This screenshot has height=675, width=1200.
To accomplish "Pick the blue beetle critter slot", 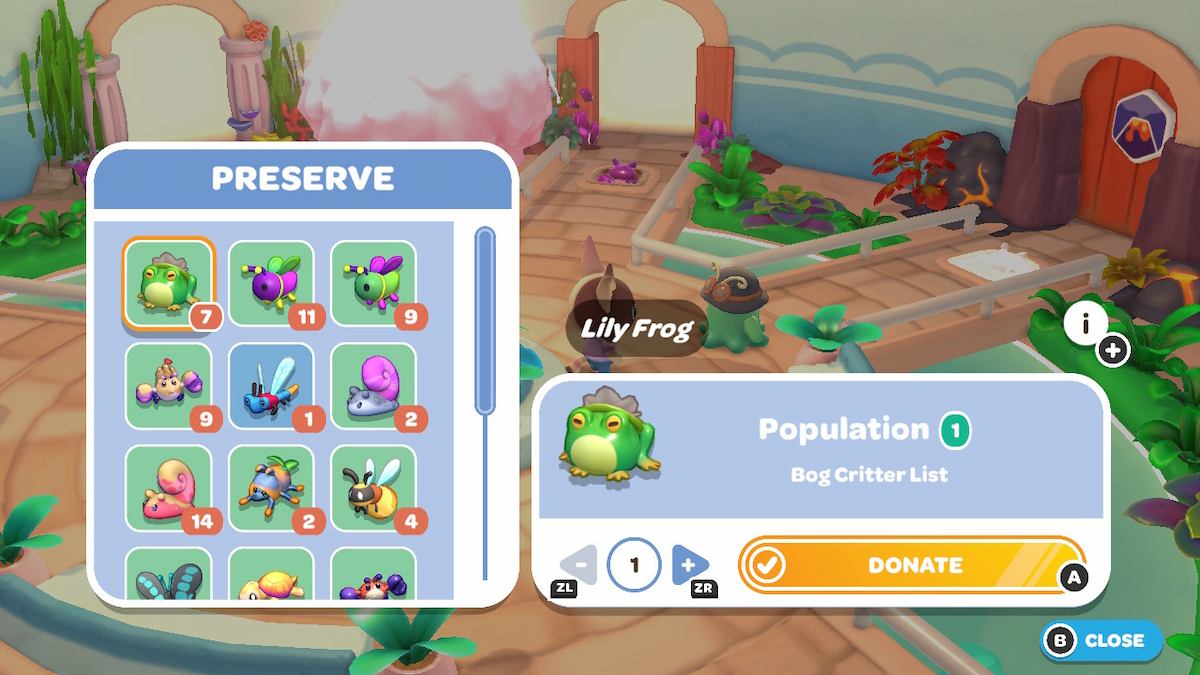I will coord(271,488).
